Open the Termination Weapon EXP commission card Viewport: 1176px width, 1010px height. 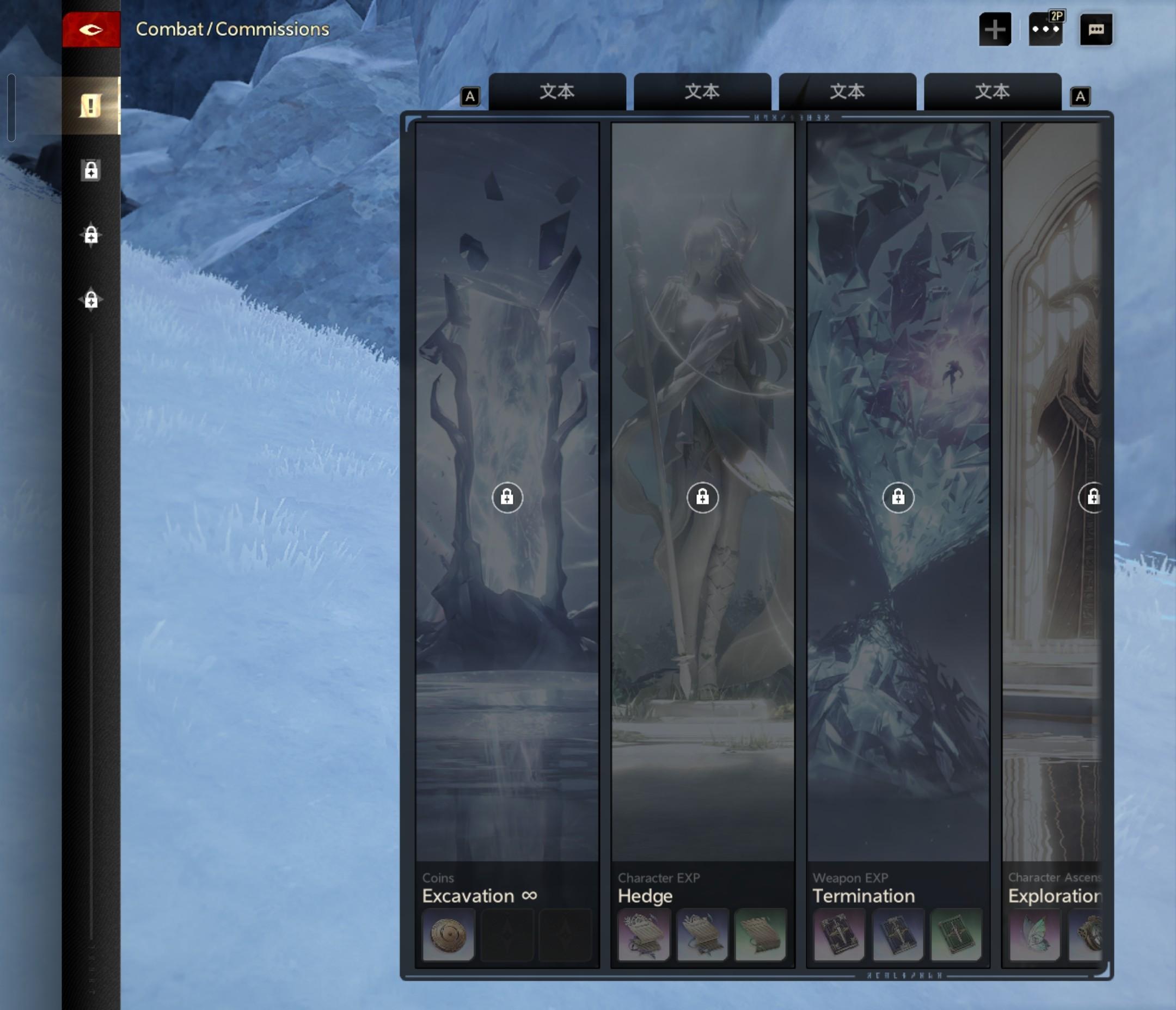[898, 497]
